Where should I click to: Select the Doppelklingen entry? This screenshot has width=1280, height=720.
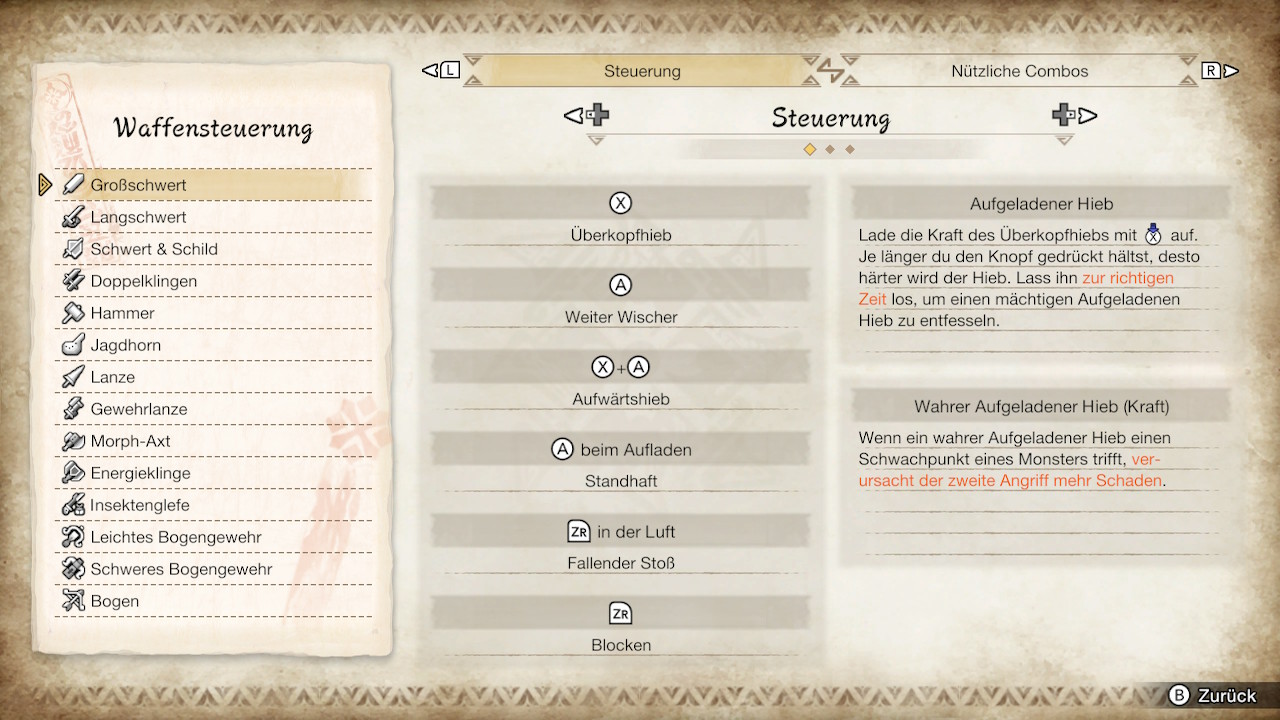click(x=143, y=281)
